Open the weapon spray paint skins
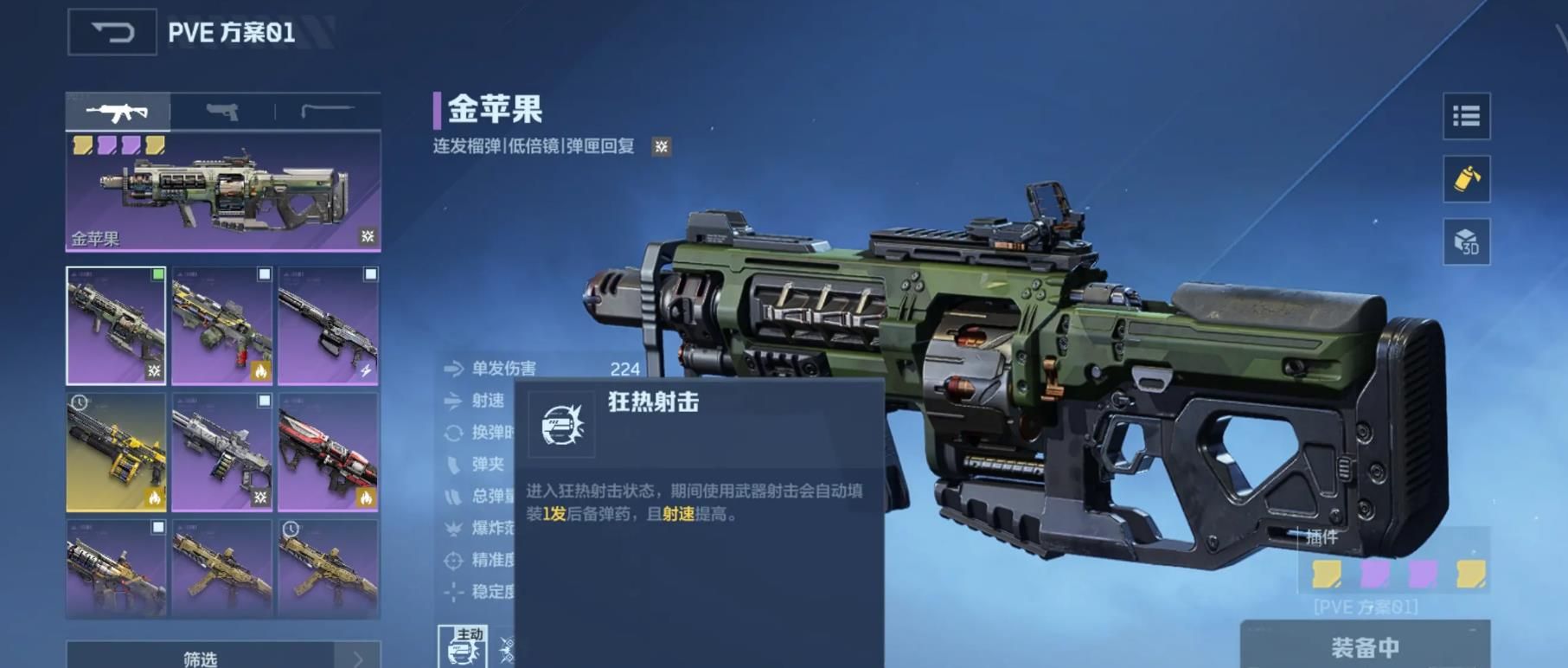1568x668 pixels. 1466,179
